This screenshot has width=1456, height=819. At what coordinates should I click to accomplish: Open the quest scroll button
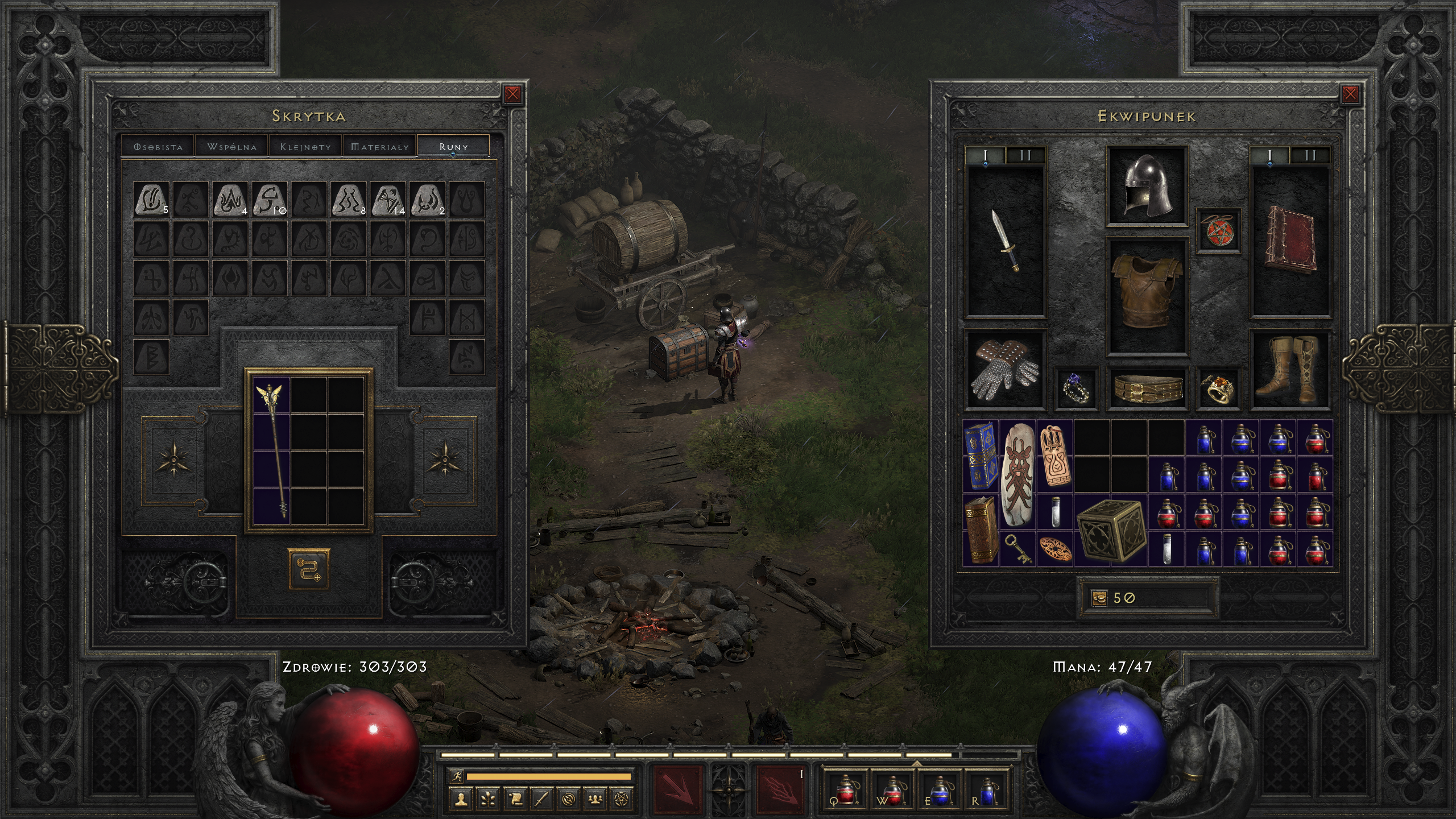(x=515, y=800)
